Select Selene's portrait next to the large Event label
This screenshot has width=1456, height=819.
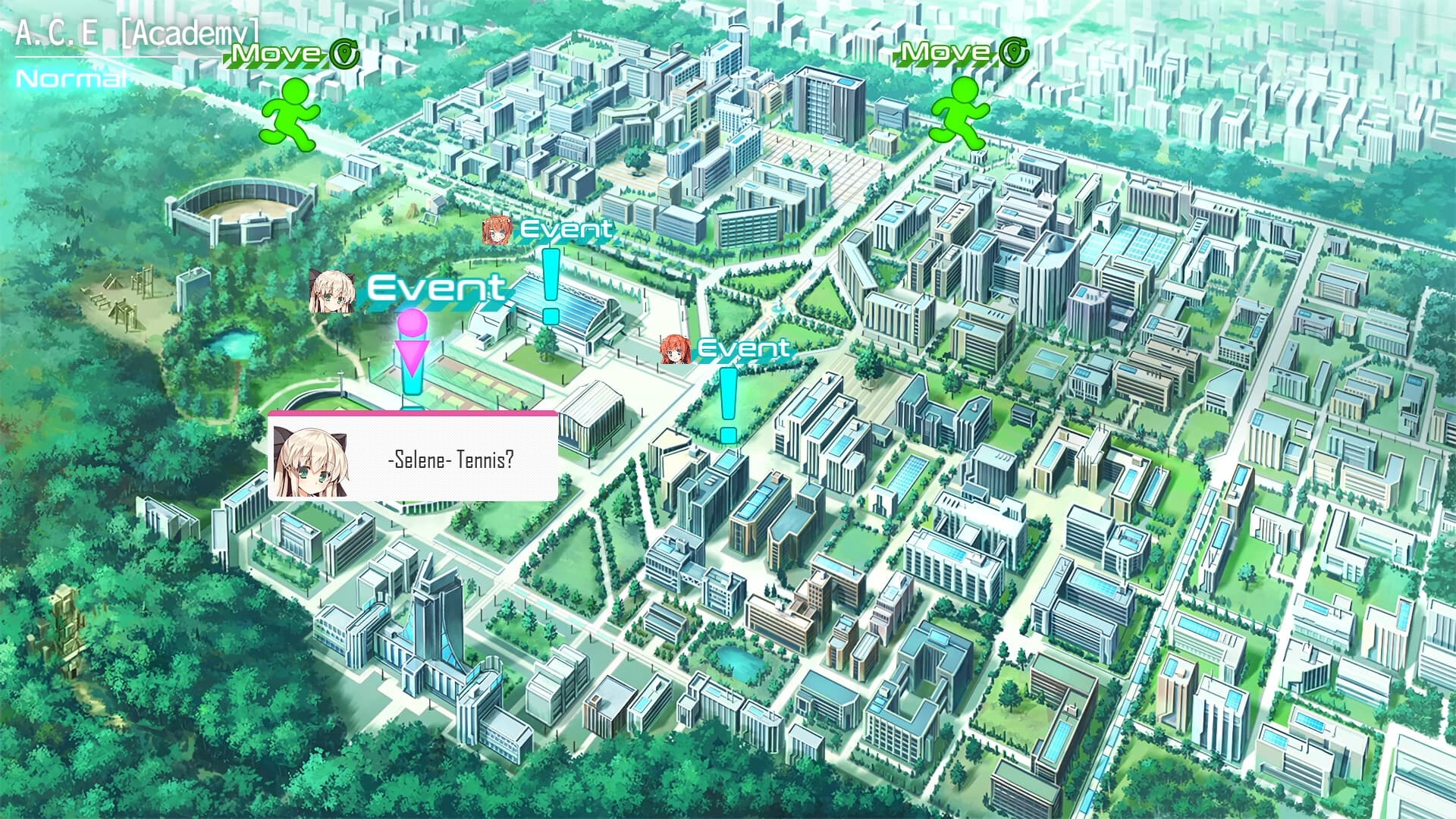point(331,292)
